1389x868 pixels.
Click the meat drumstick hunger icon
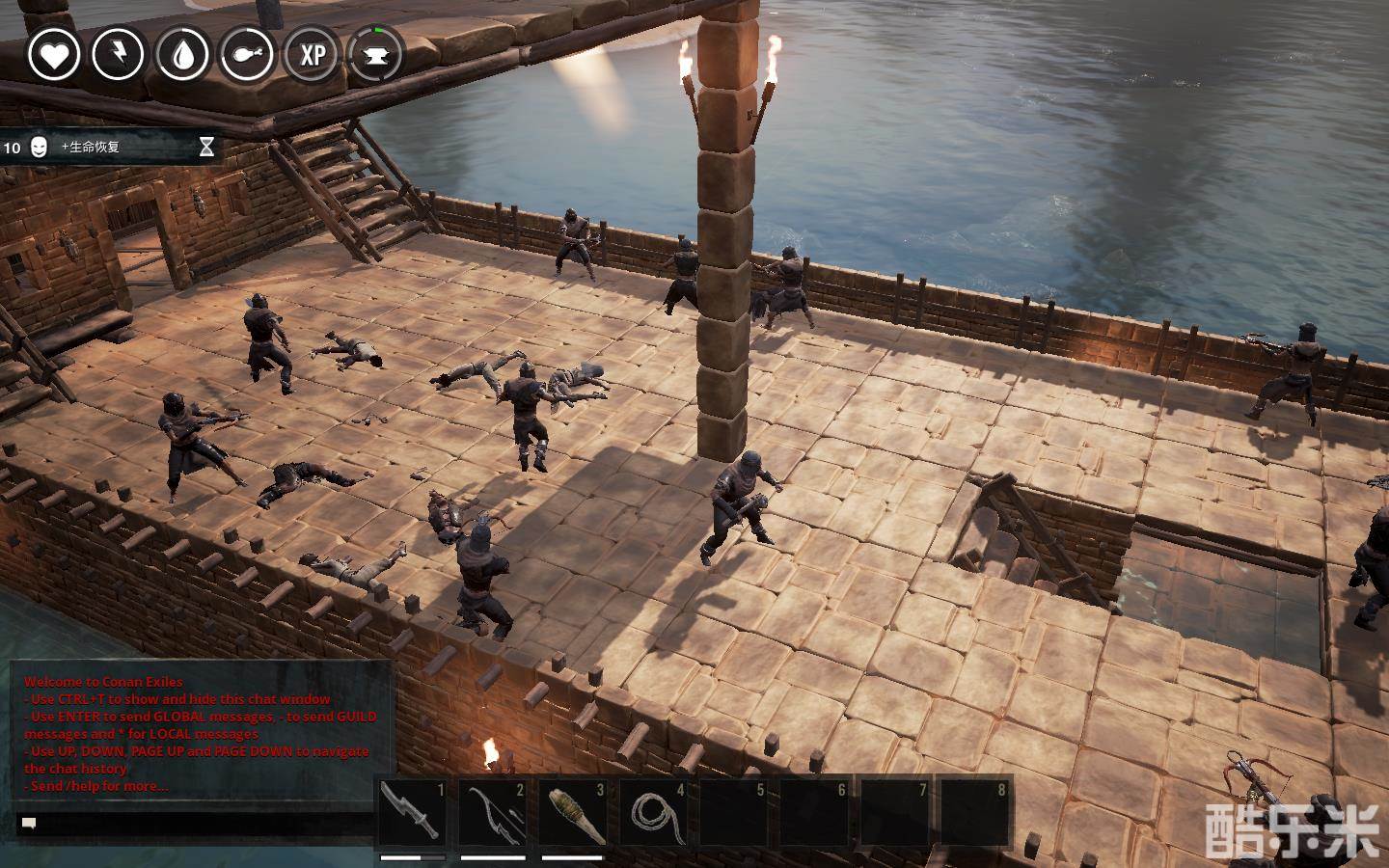coord(248,54)
